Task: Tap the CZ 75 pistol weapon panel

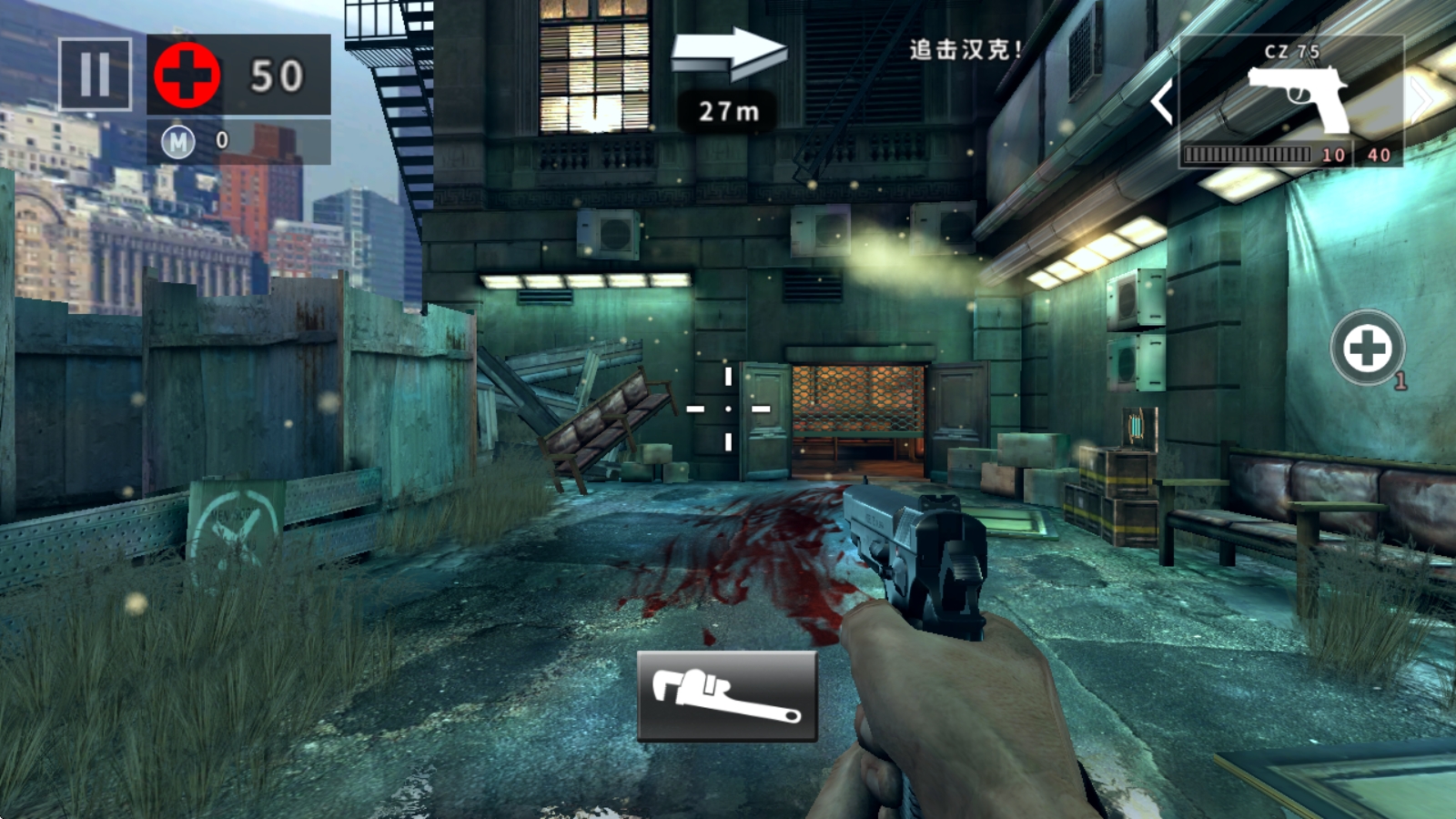Action: [x=1290, y=100]
